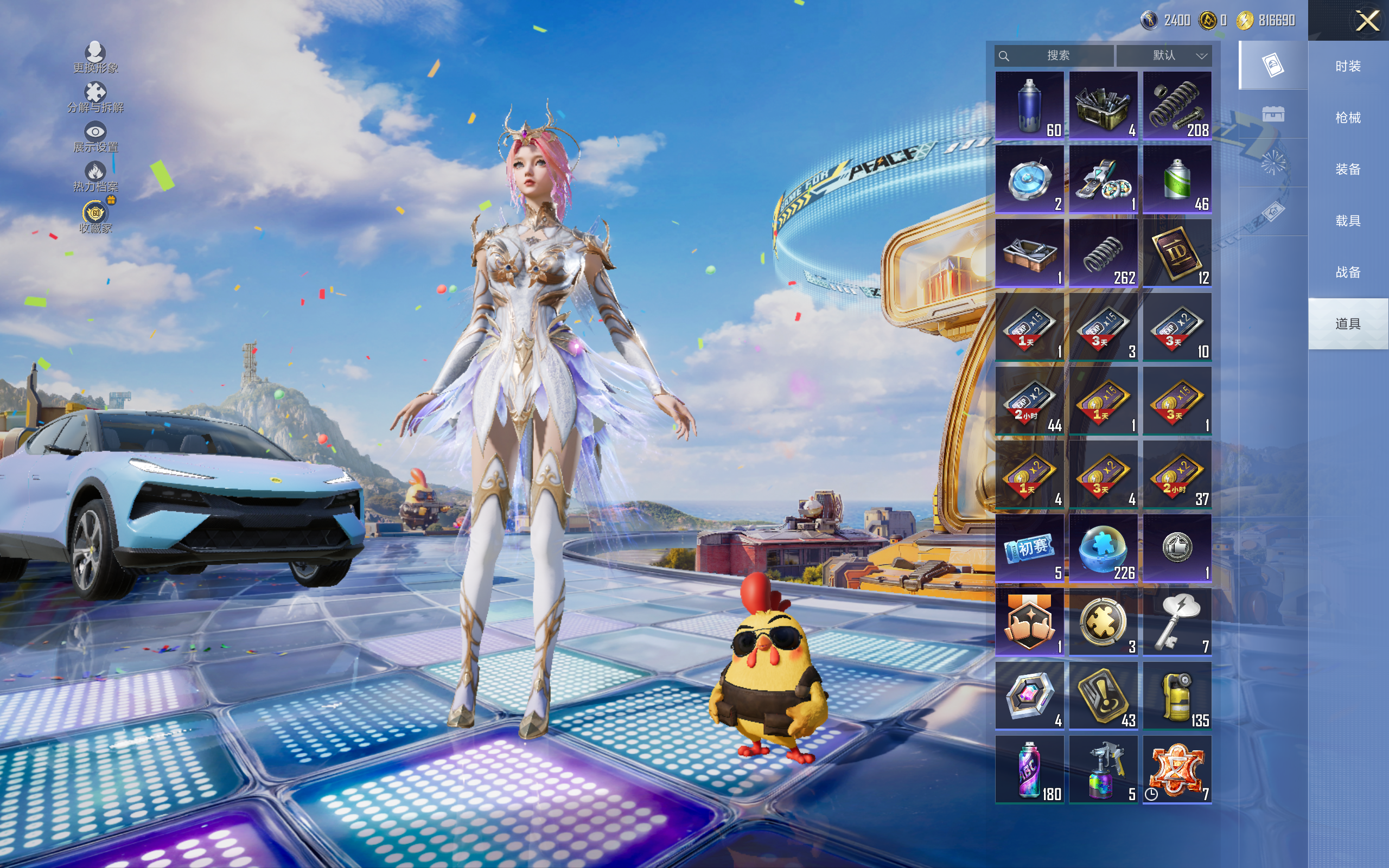Select the ID card item slot
This screenshot has height=868, width=1389.
1177,253
